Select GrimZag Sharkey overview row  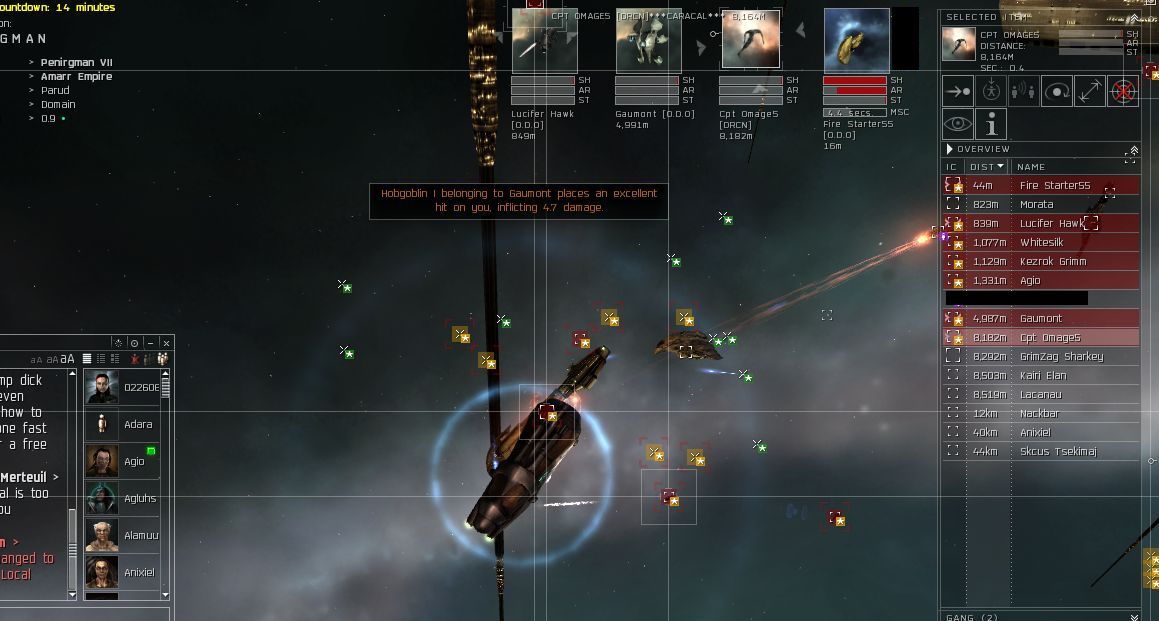tap(1060, 357)
